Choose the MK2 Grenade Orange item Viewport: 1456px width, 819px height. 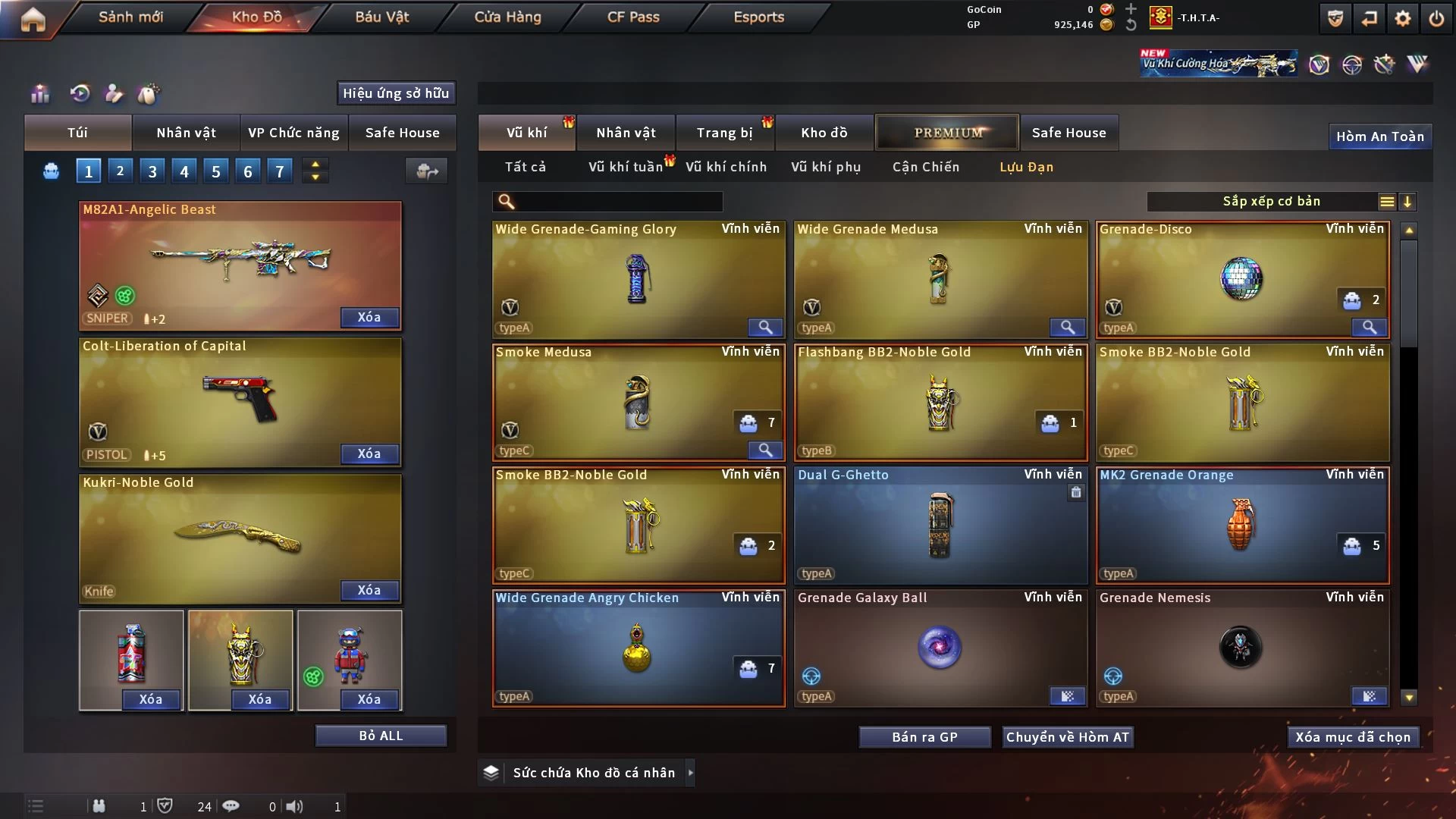(1241, 525)
